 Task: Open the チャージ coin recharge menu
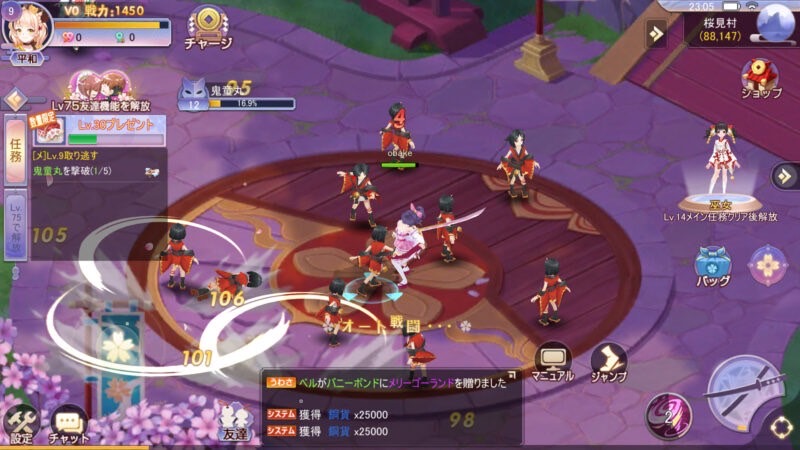pos(208,27)
